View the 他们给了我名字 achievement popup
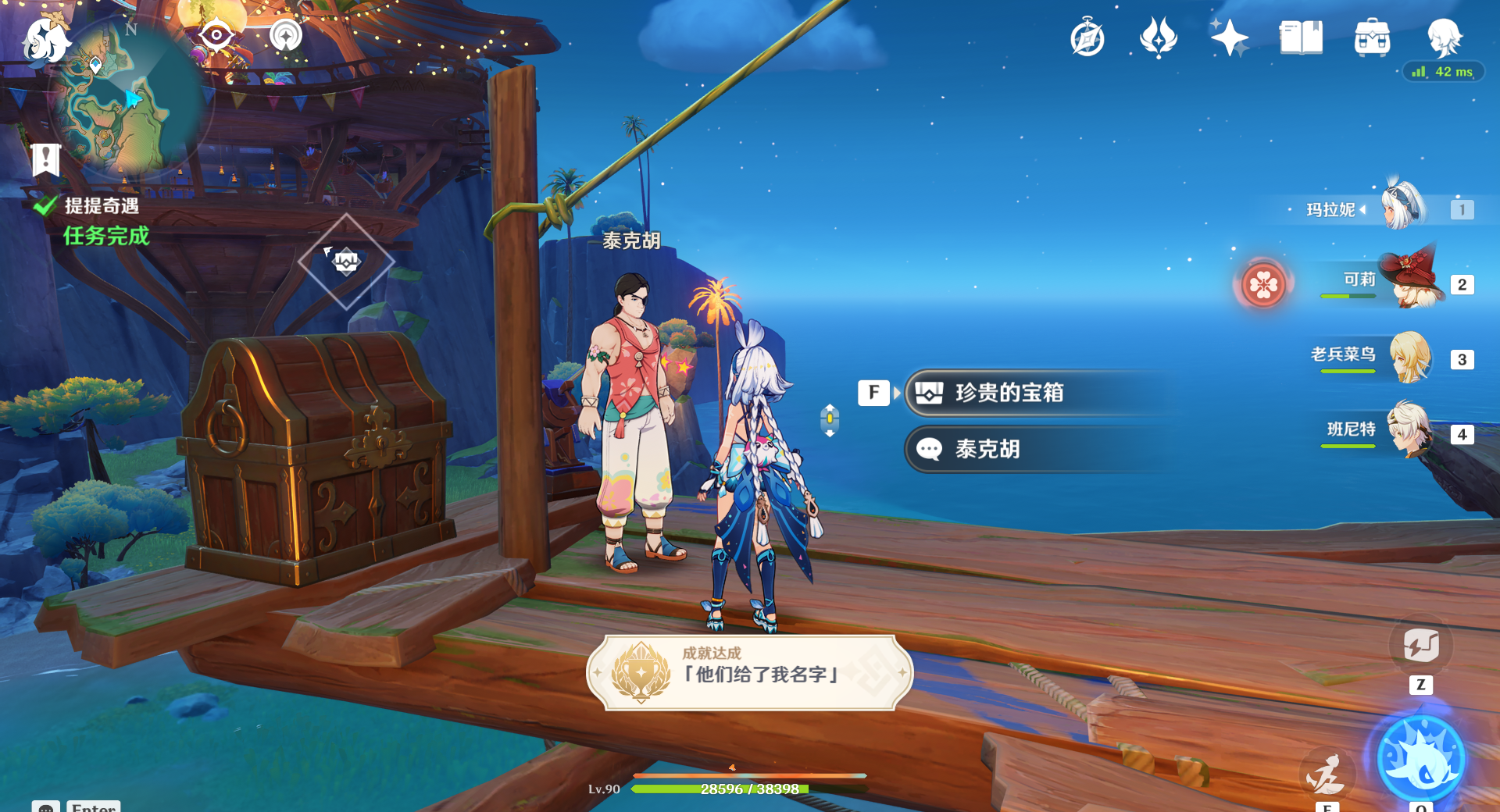Viewport: 1500px width, 812px height. [x=749, y=673]
